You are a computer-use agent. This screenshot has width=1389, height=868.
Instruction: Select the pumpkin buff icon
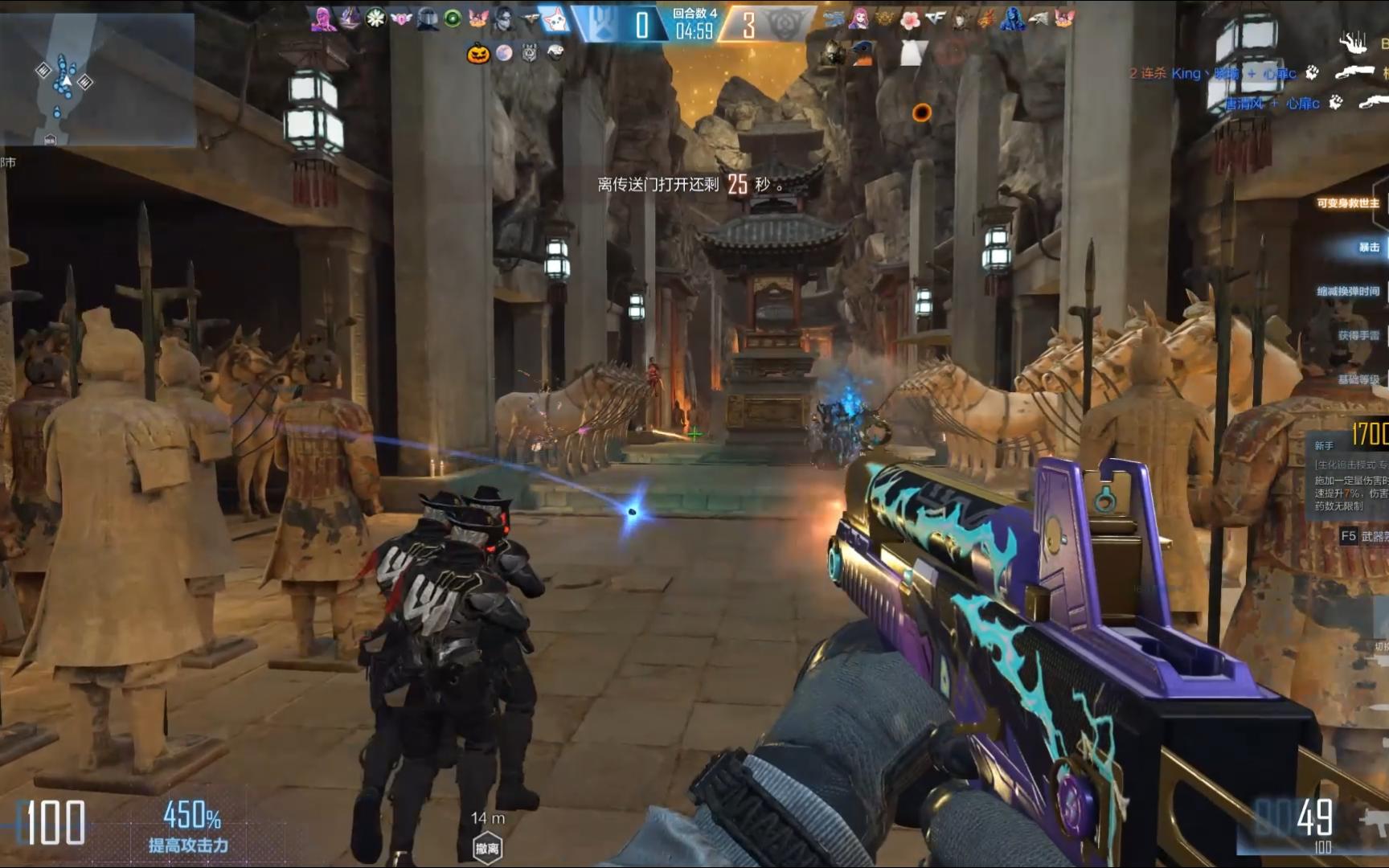478,54
